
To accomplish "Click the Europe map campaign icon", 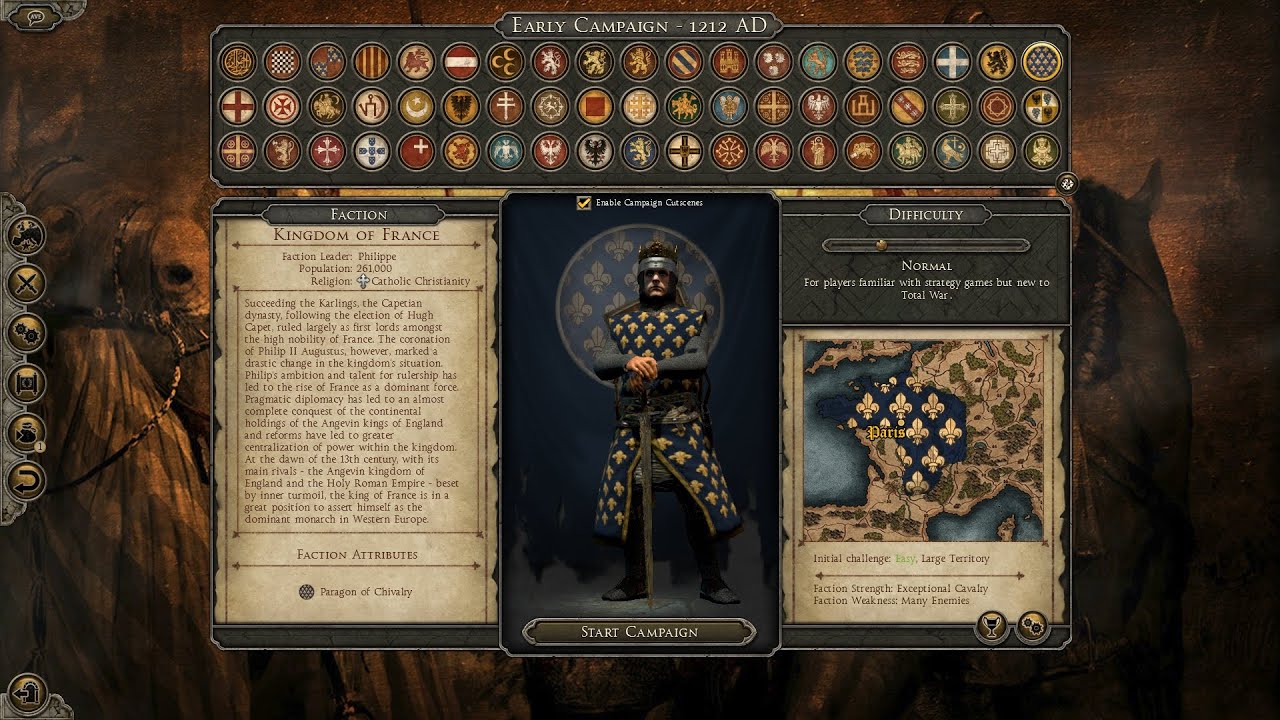I will (x=27, y=236).
